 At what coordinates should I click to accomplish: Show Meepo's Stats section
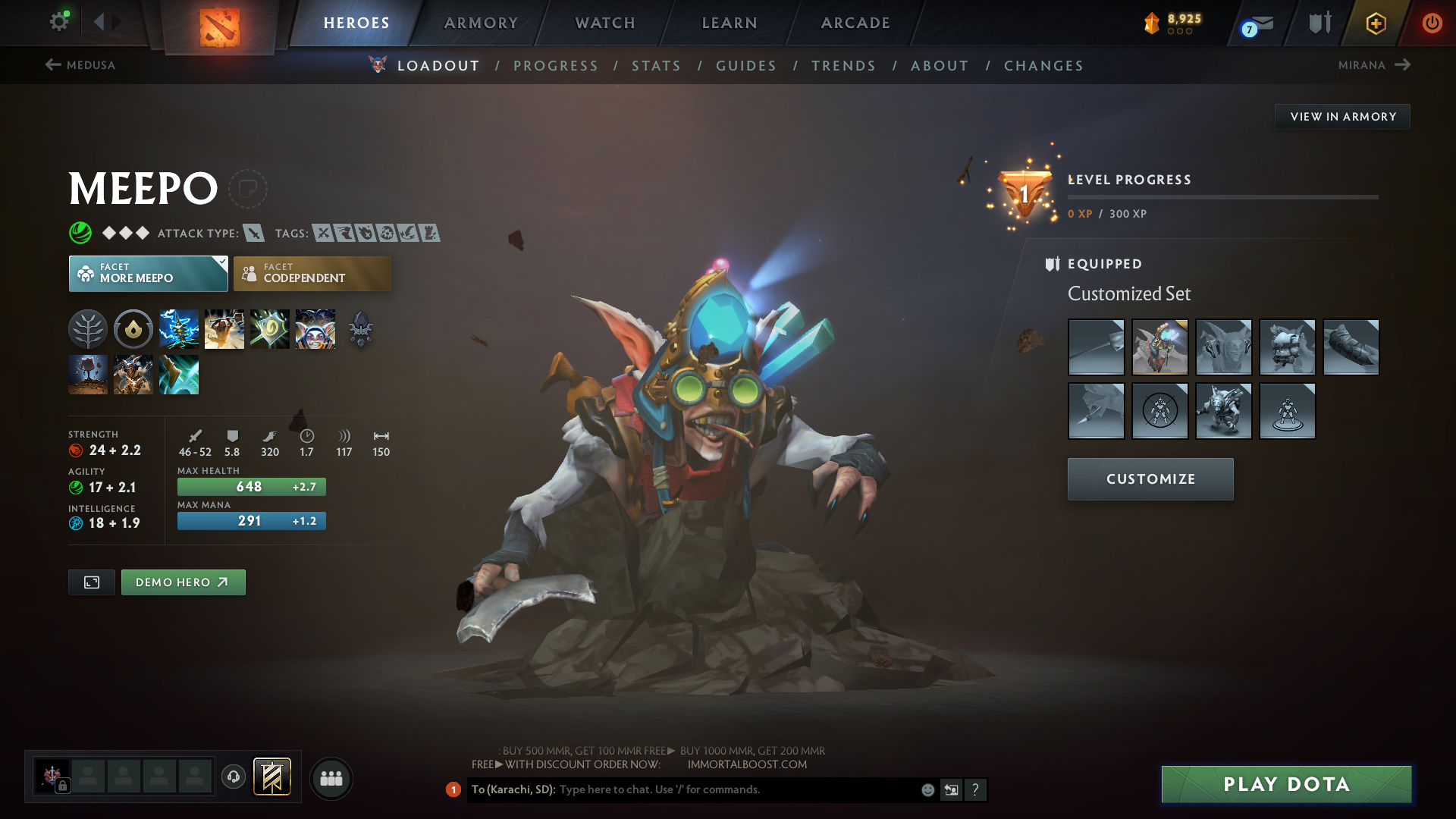click(x=656, y=66)
